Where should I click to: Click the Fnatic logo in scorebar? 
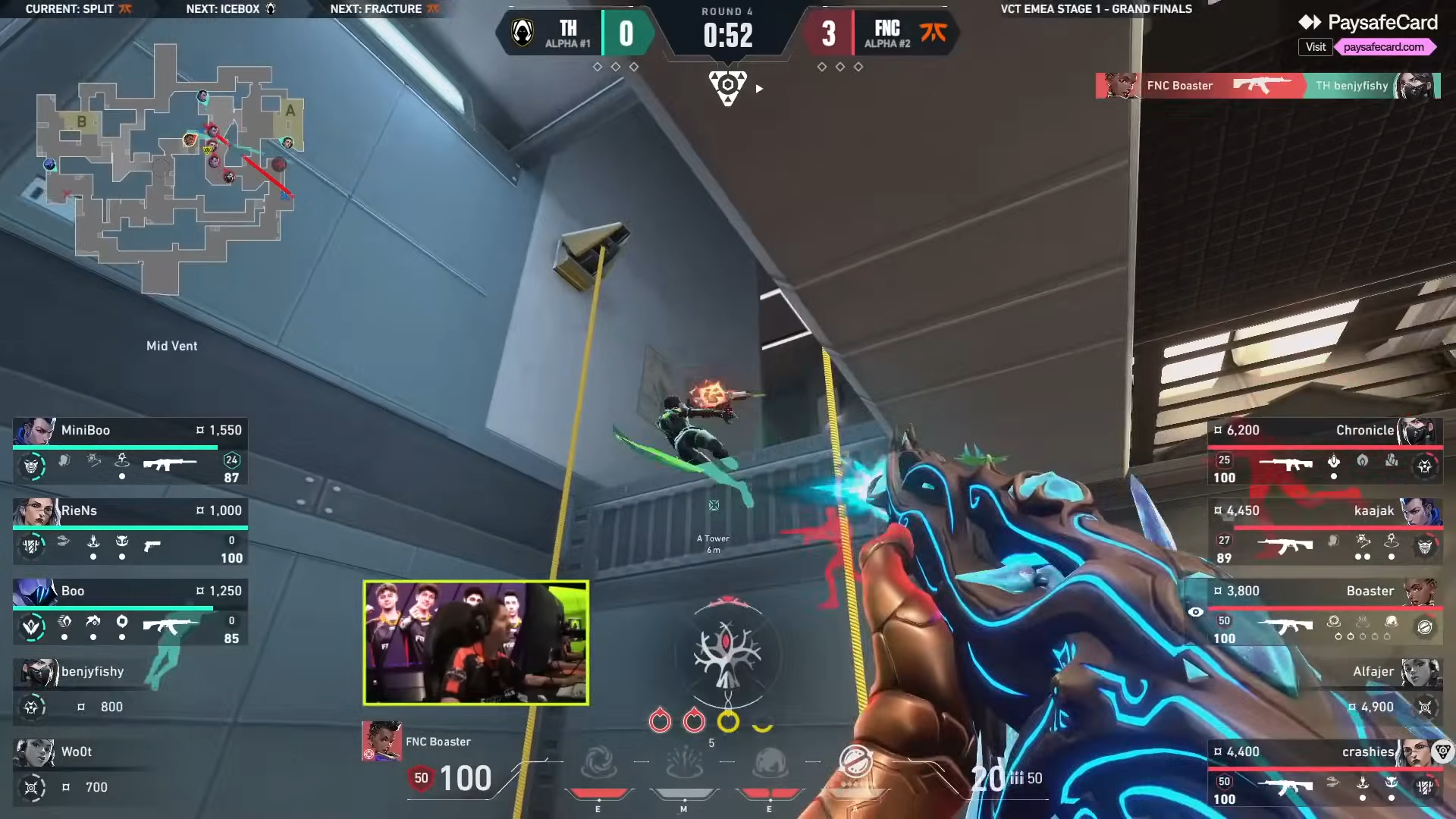click(x=934, y=33)
